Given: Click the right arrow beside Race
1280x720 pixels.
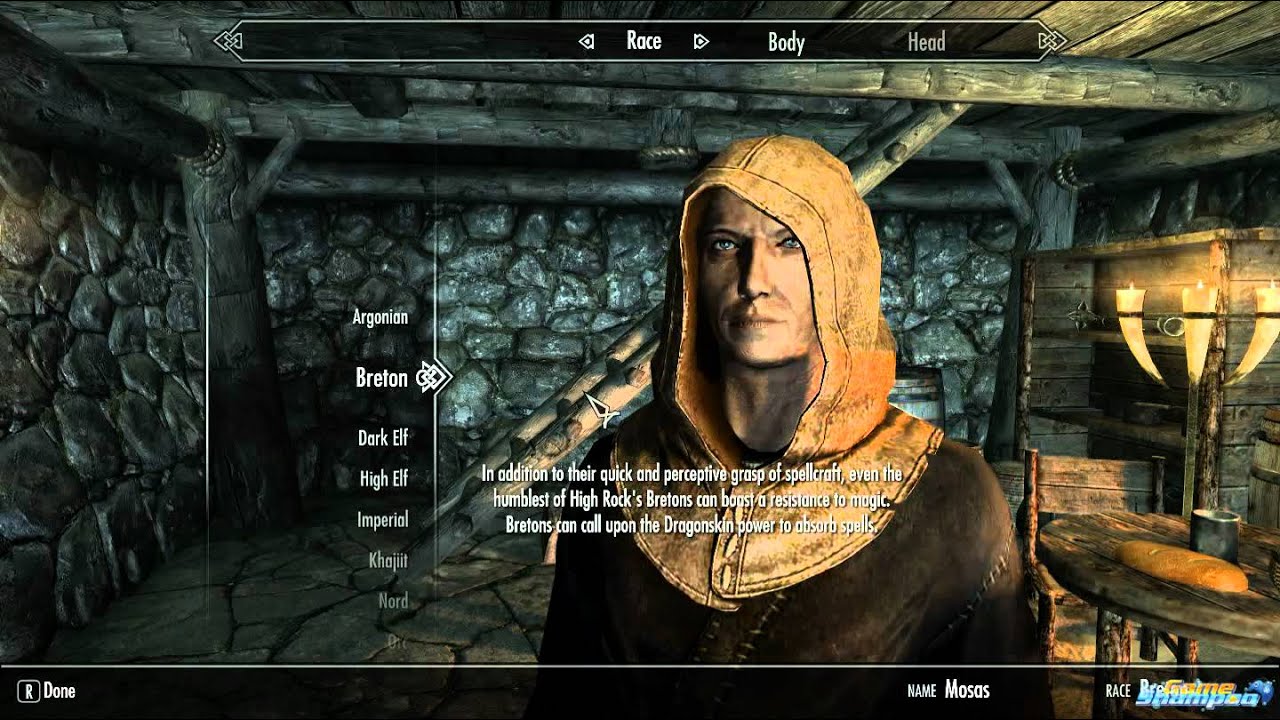Looking at the screenshot, I should (701, 42).
